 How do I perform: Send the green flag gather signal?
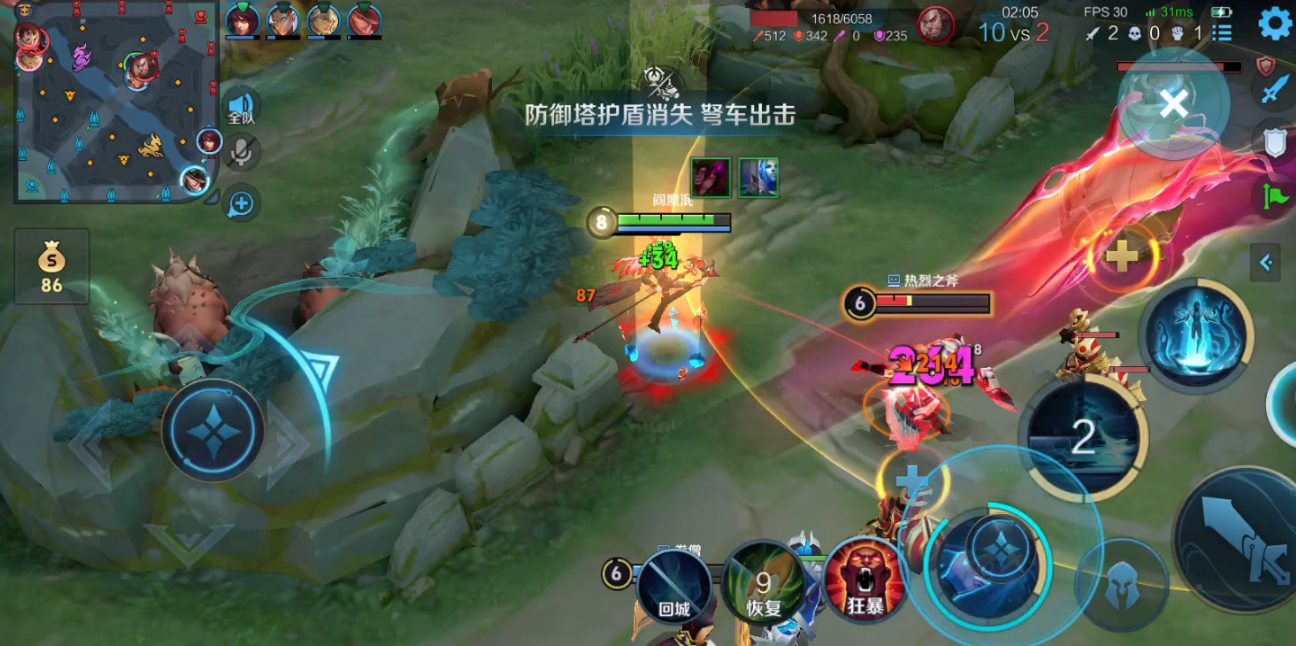coord(1273,197)
